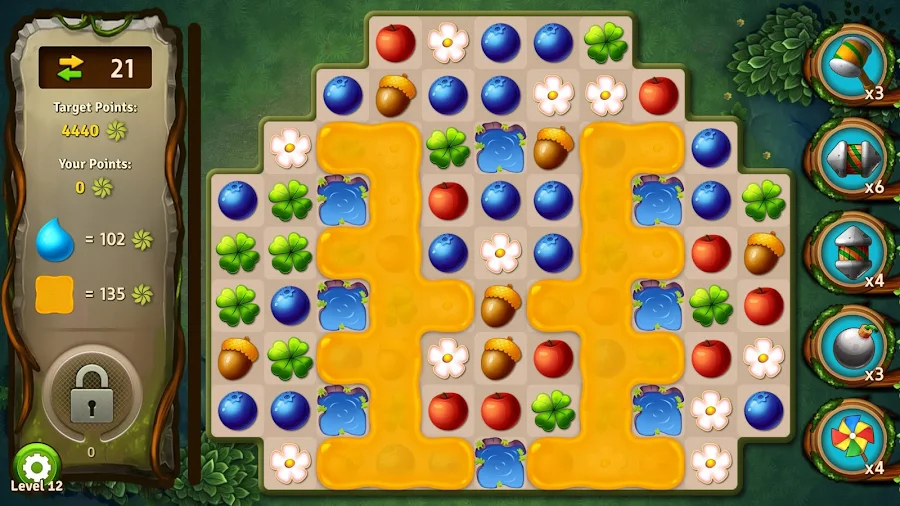This screenshot has width=900, height=506.
Task: Click the padlock bonus meter
Action: tap(92, 394)
